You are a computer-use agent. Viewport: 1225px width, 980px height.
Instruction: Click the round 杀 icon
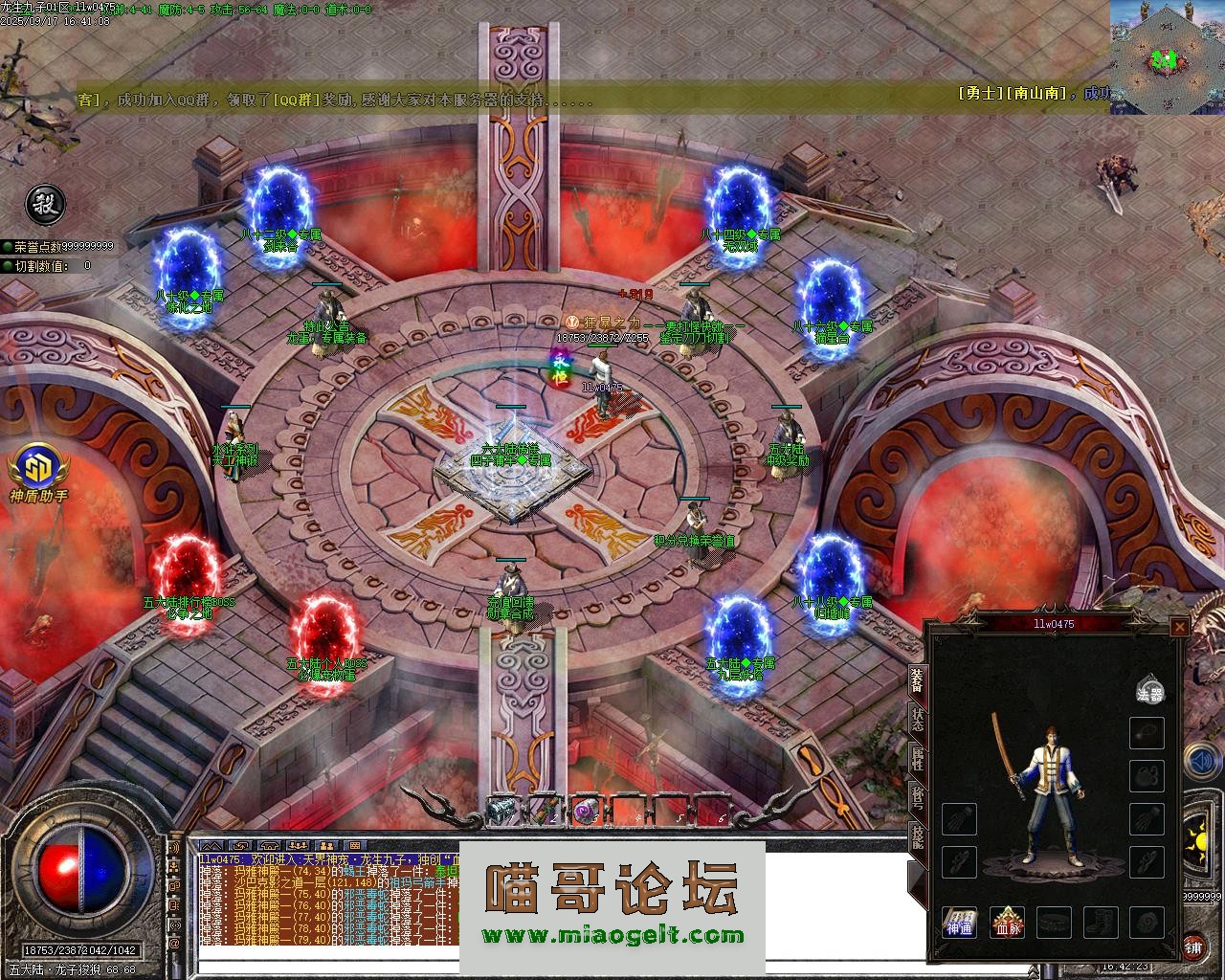click(44, 203)
